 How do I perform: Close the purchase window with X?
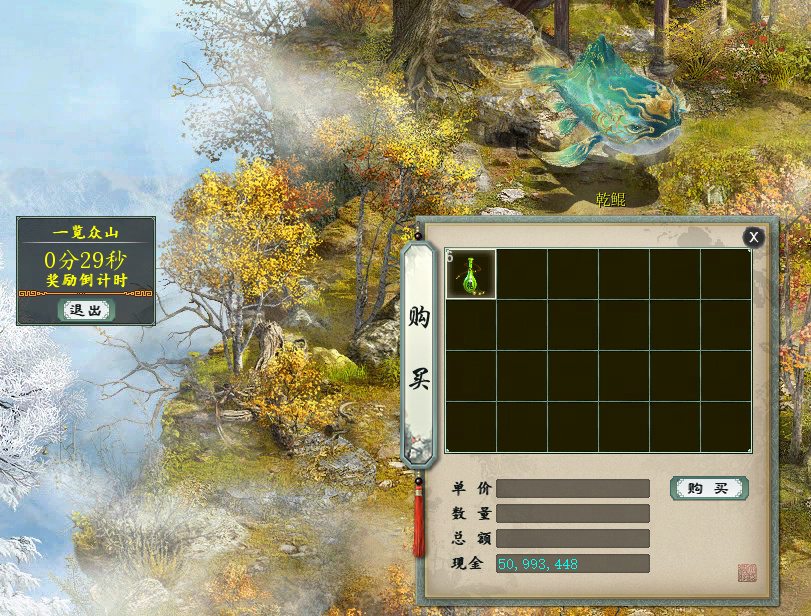pyautogui.click(x=754, y=237)
